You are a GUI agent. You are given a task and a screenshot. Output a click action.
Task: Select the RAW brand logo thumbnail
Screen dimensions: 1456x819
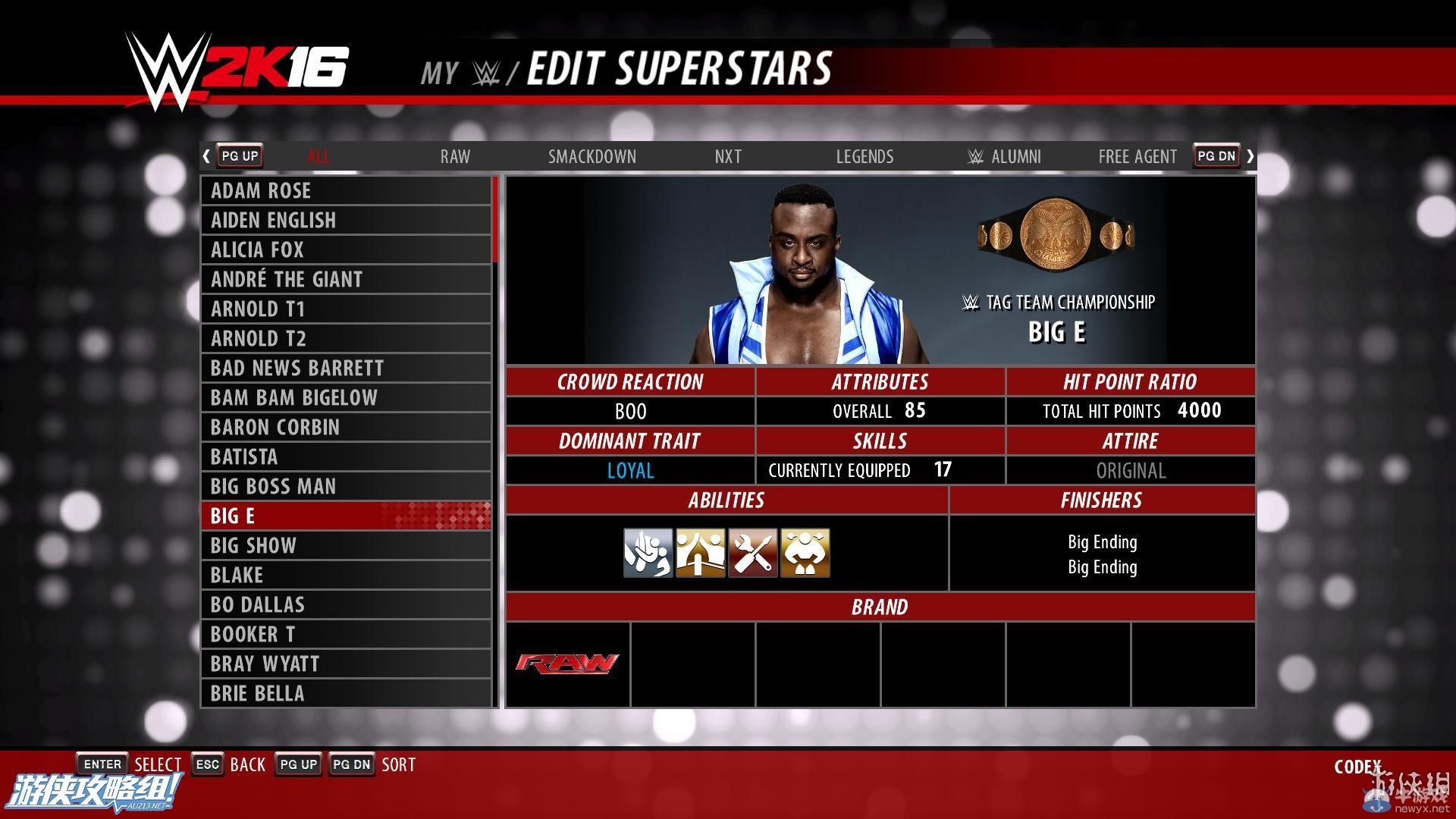(x=567, y=664)
